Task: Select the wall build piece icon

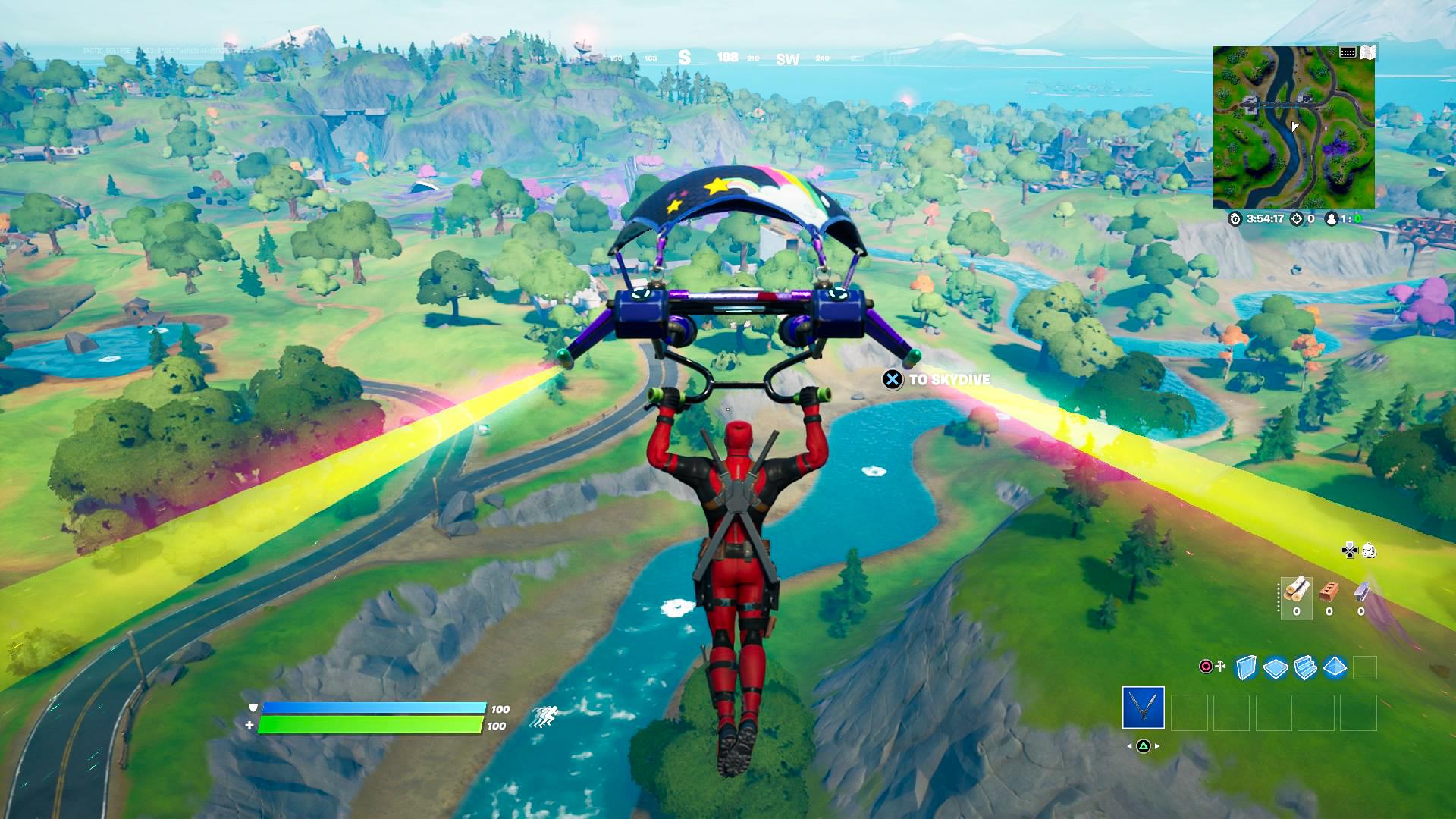Action: click(x=1246, y=668)
